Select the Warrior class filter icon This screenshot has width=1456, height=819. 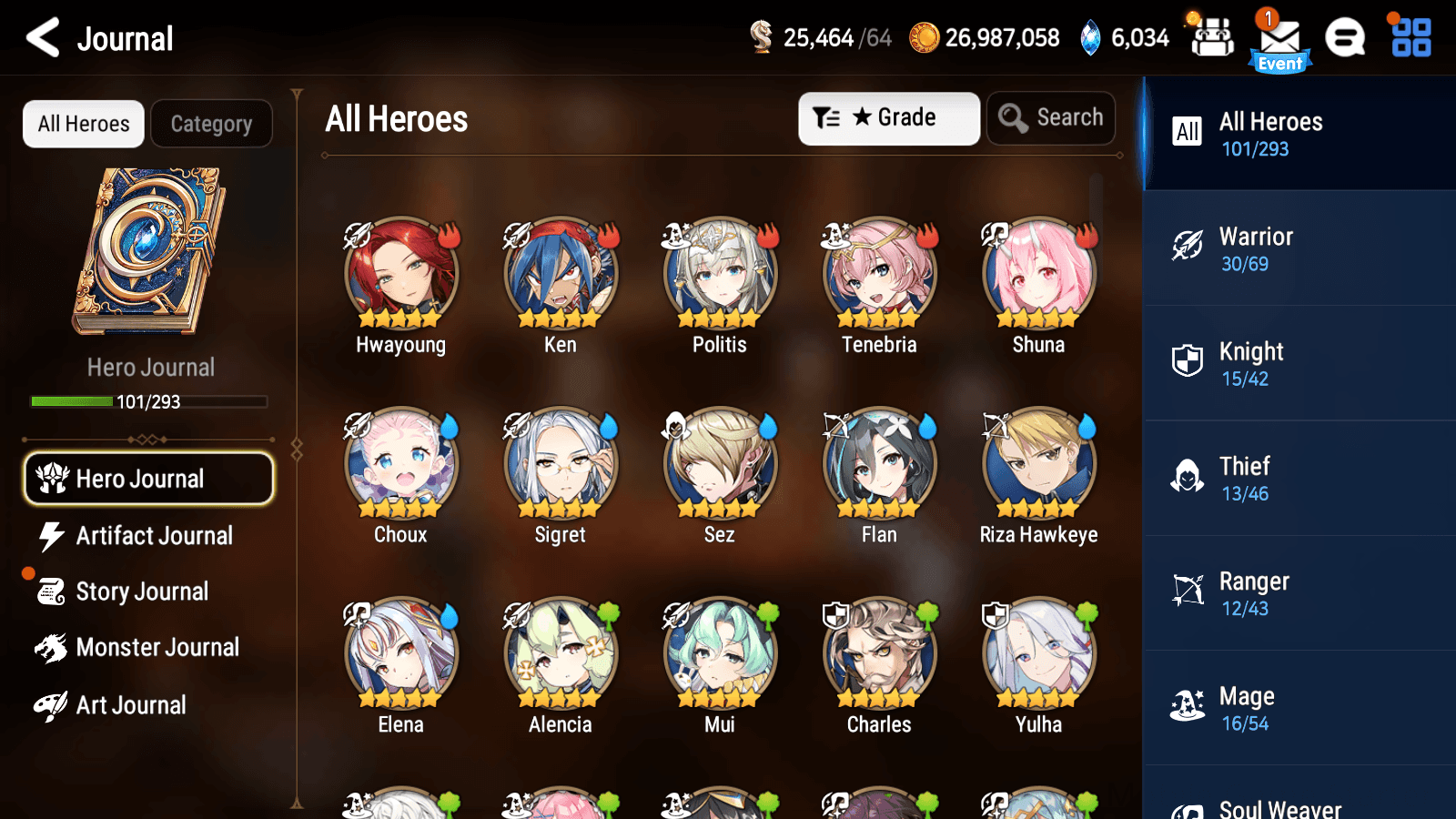tap(1188, 248)
